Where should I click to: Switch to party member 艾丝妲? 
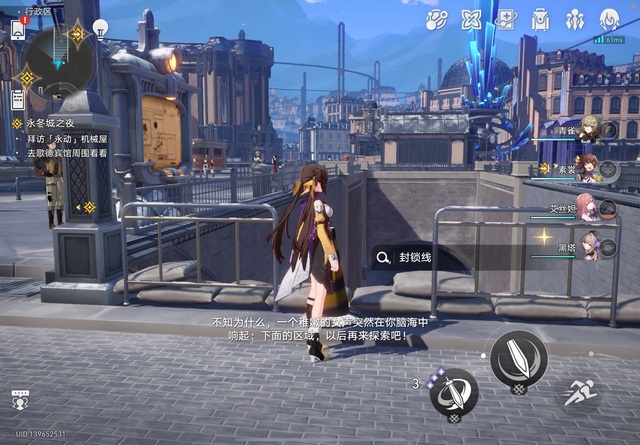click(590, 206)
